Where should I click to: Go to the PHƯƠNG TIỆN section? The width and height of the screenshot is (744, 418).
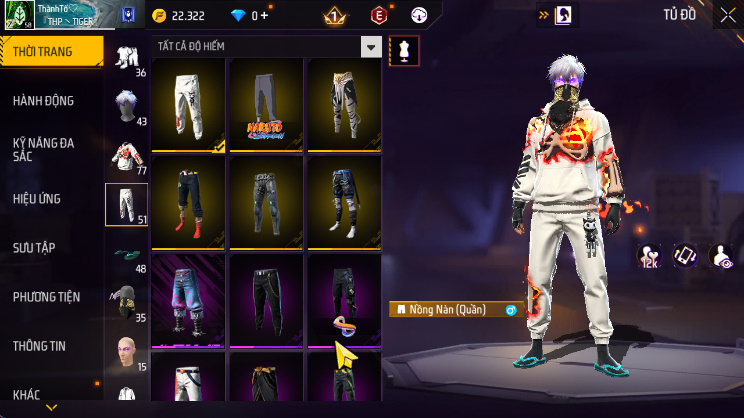(46, 297)
